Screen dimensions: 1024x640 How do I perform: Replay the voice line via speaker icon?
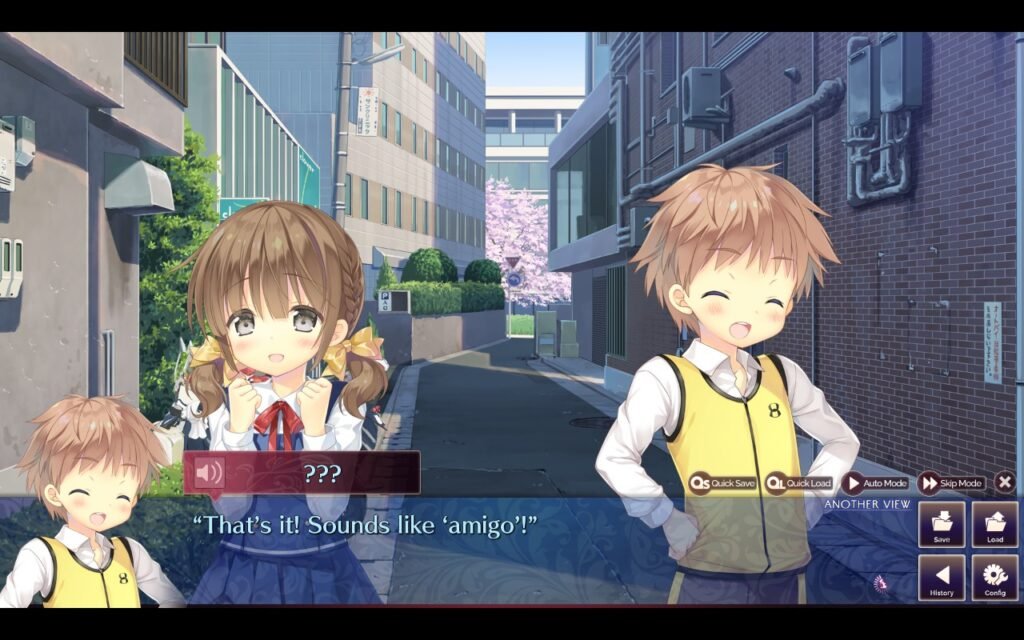pos(209,472)
